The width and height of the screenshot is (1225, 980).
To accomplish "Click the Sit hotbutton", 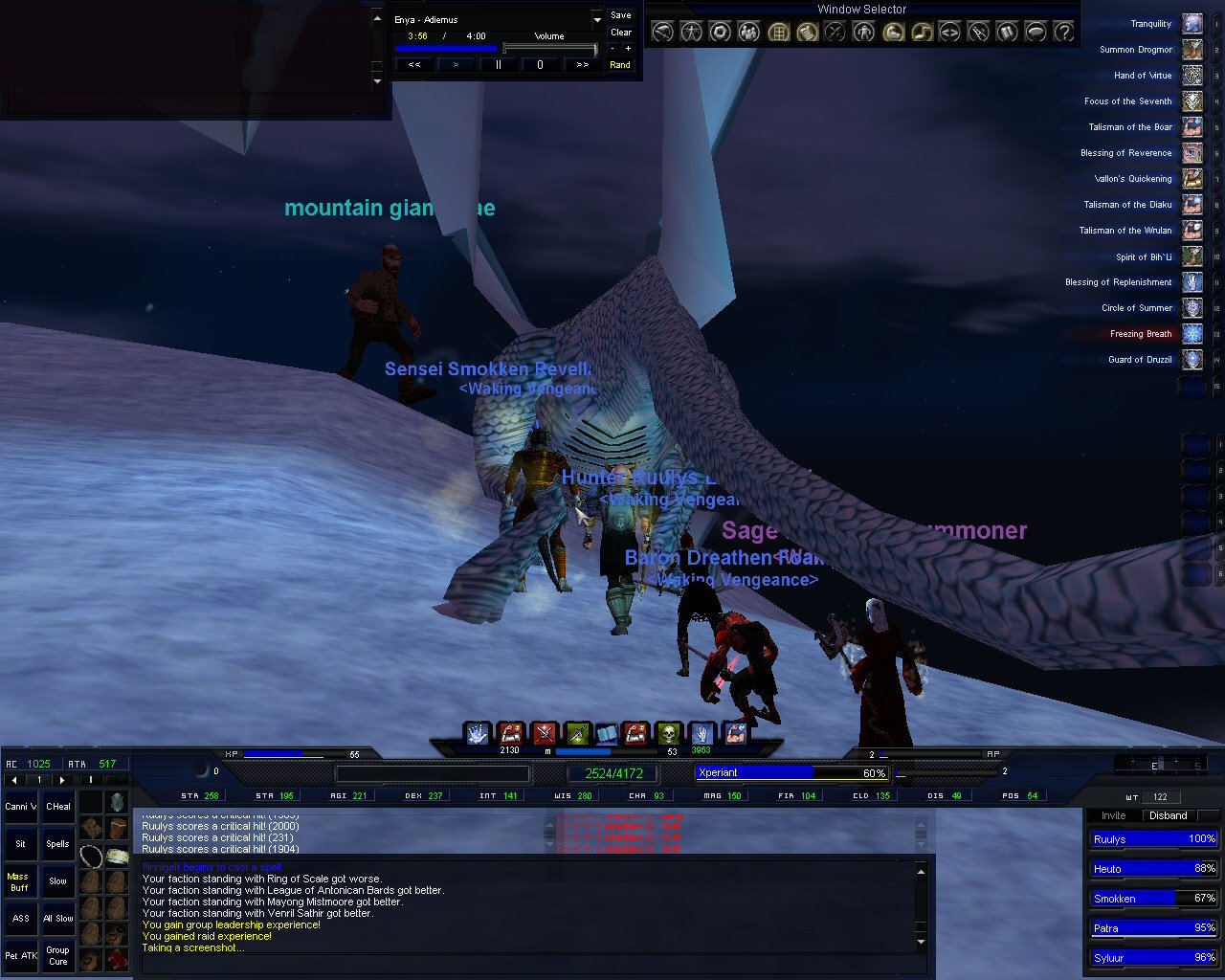I will pyautogui.click(x=20, y=844).
